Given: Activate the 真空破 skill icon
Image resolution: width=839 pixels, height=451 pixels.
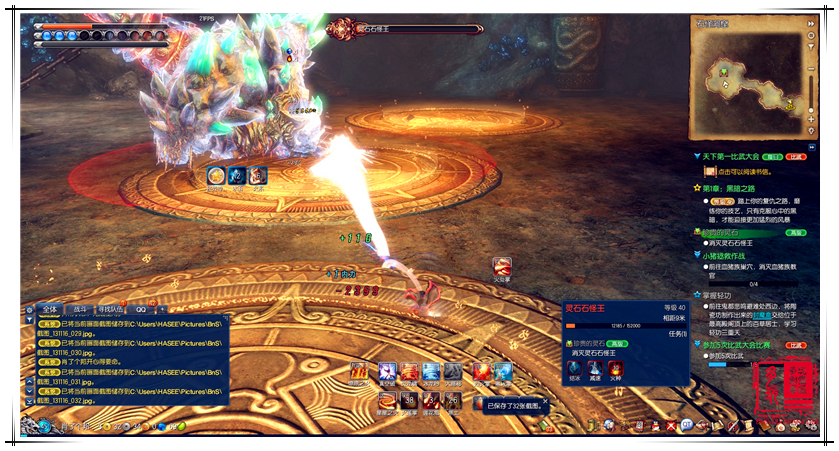Looking at the screenshot, I should click(x=386, y=373).
